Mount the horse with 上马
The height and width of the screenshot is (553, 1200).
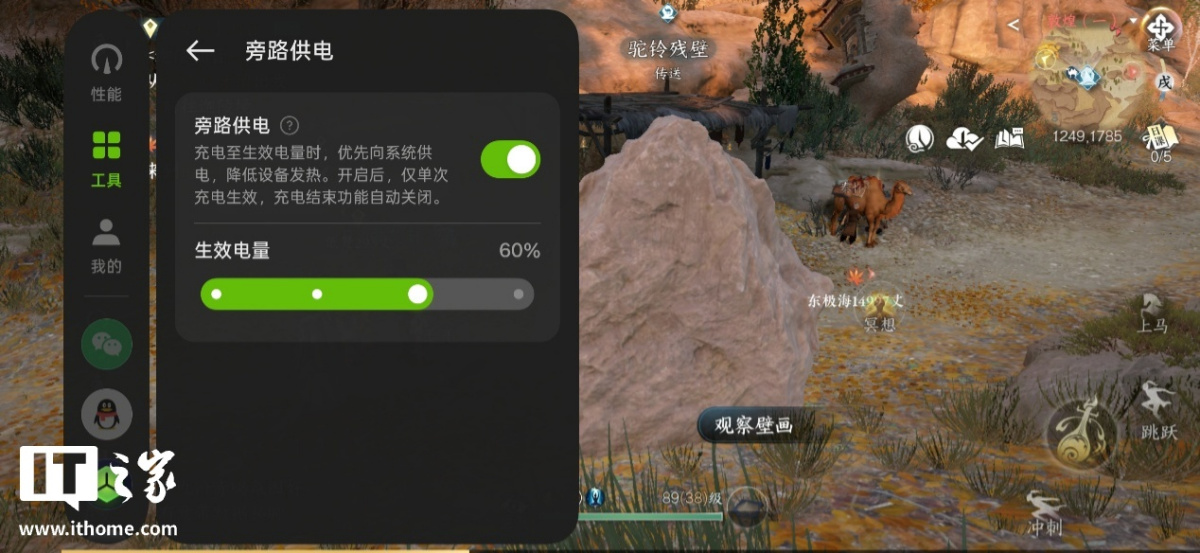point(1154,313)
